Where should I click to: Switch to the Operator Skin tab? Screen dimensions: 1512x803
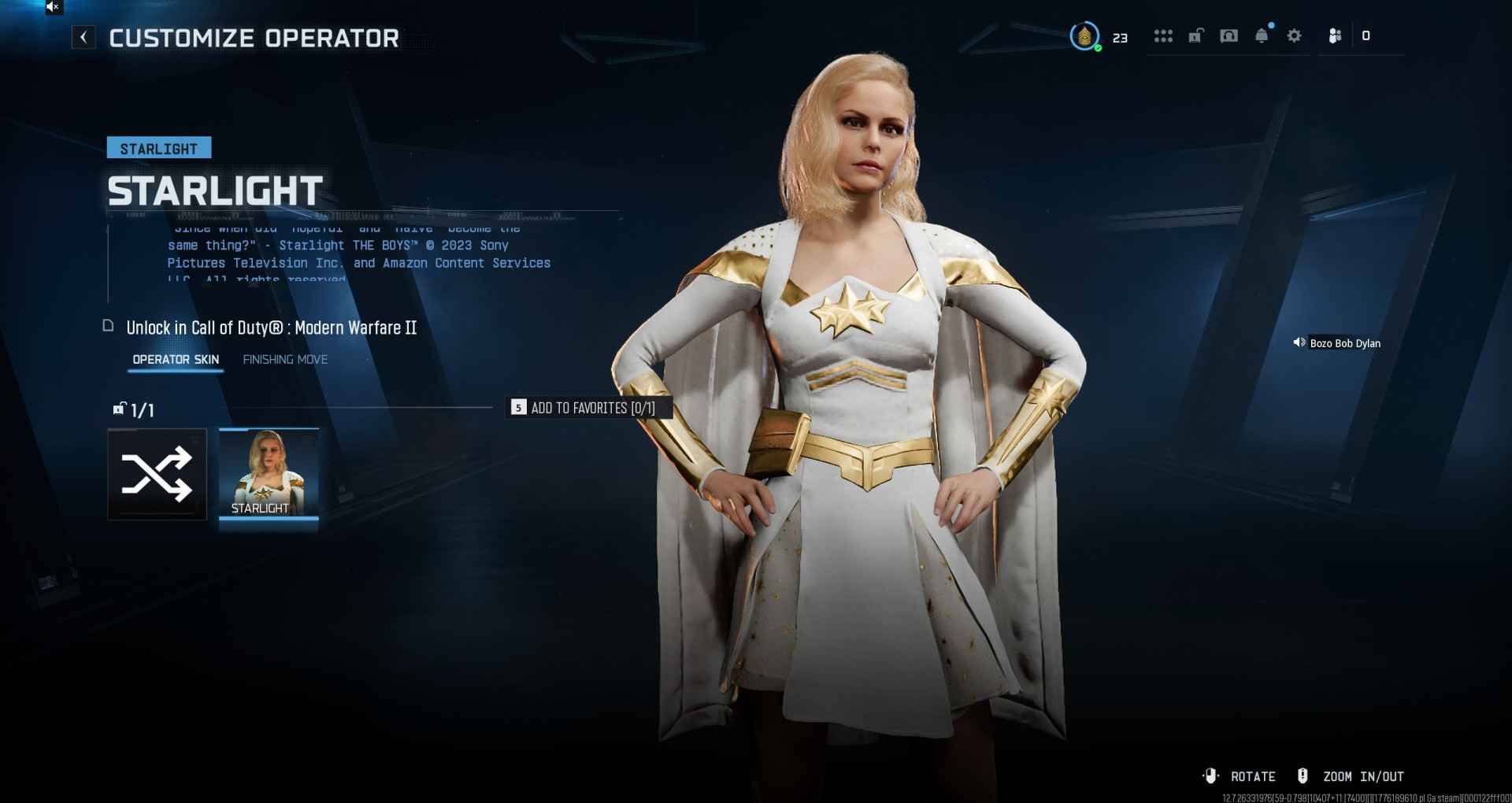pyautogui.click(x=176, y=360)
